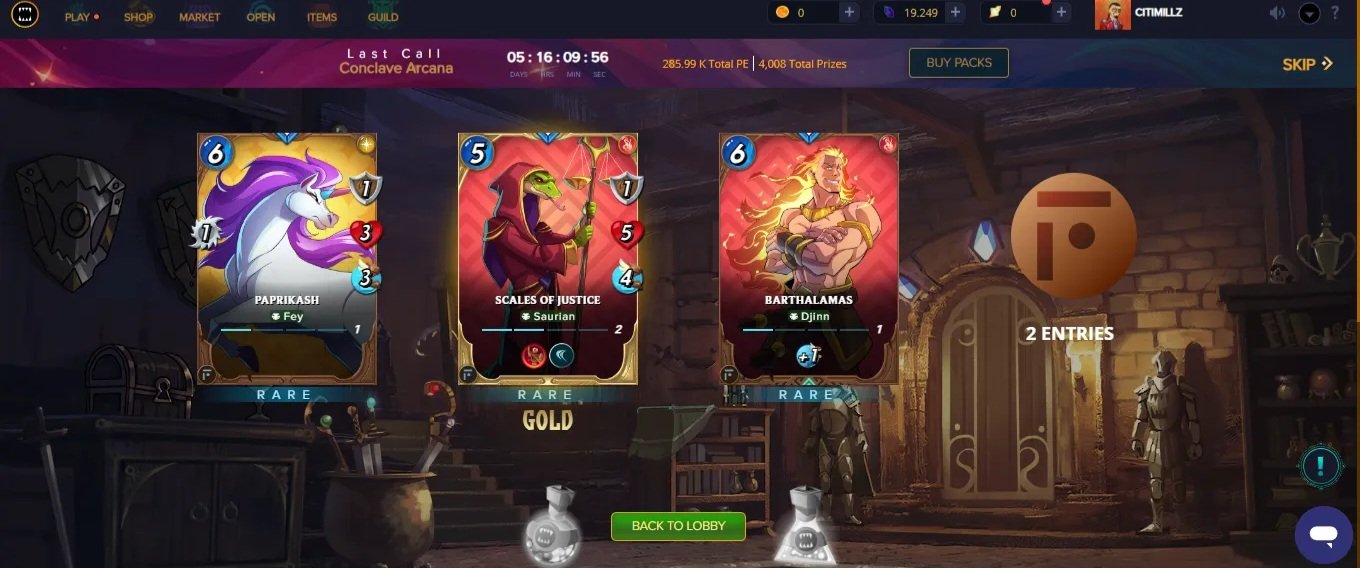
Task: Open the CITIMILLZ profile avatar
Action: pos(1113,14)
